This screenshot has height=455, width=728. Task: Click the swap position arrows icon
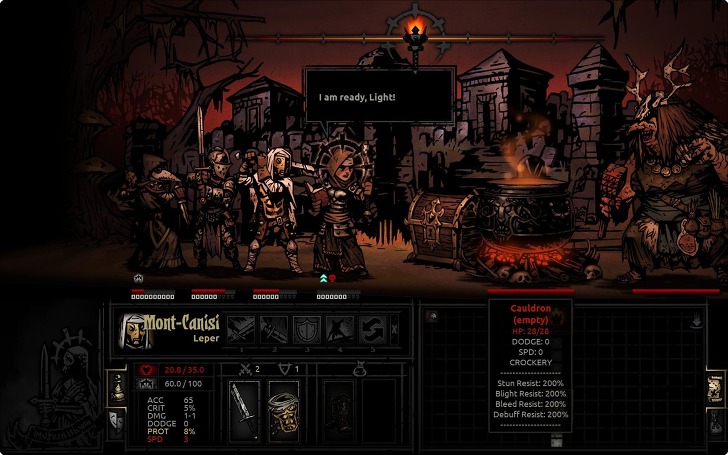(x=372, y=328)
